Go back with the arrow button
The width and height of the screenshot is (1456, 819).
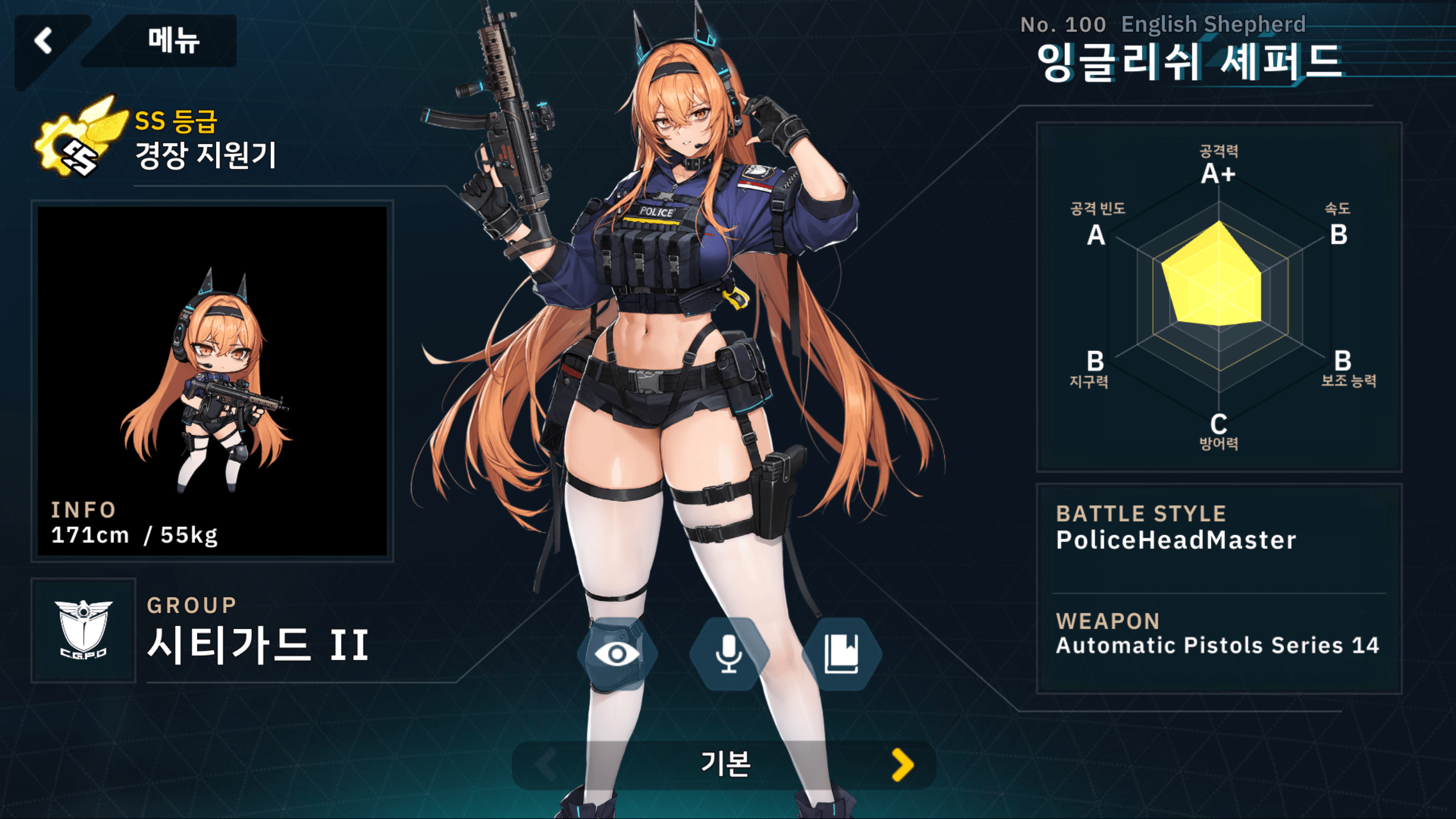[x=44, y=41]
